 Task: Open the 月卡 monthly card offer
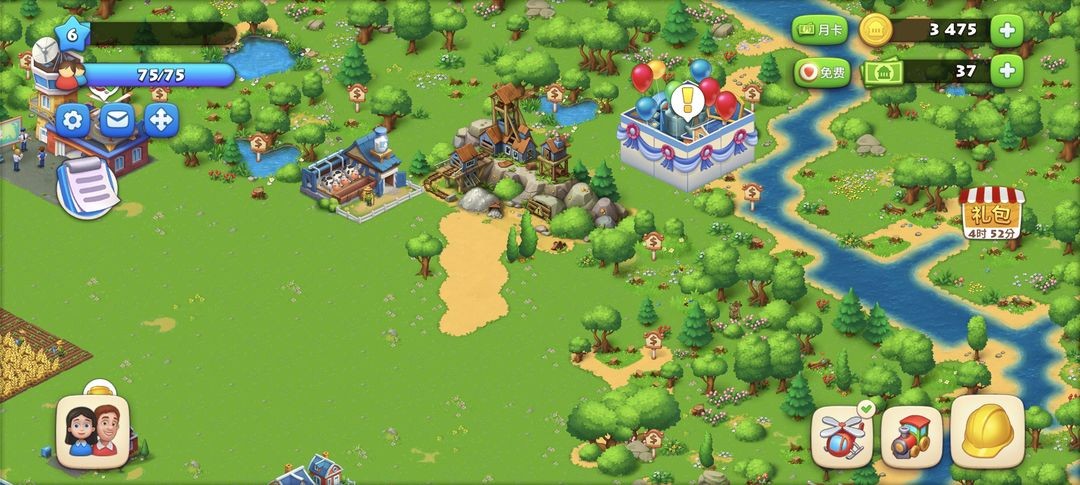coord(821,29)
